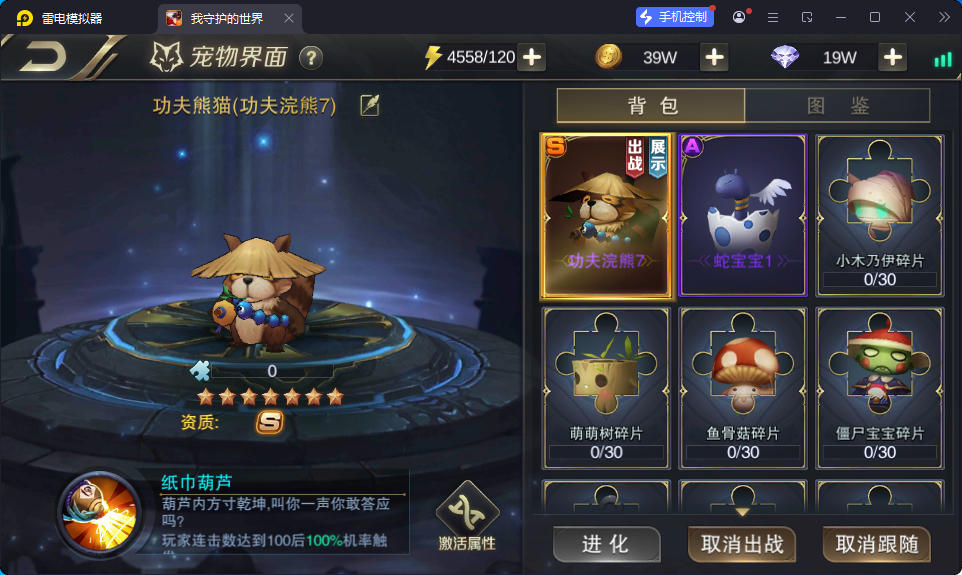Choose the 鱼骨菇碎片 slot

pyautogui.click(x=742, y=388)
